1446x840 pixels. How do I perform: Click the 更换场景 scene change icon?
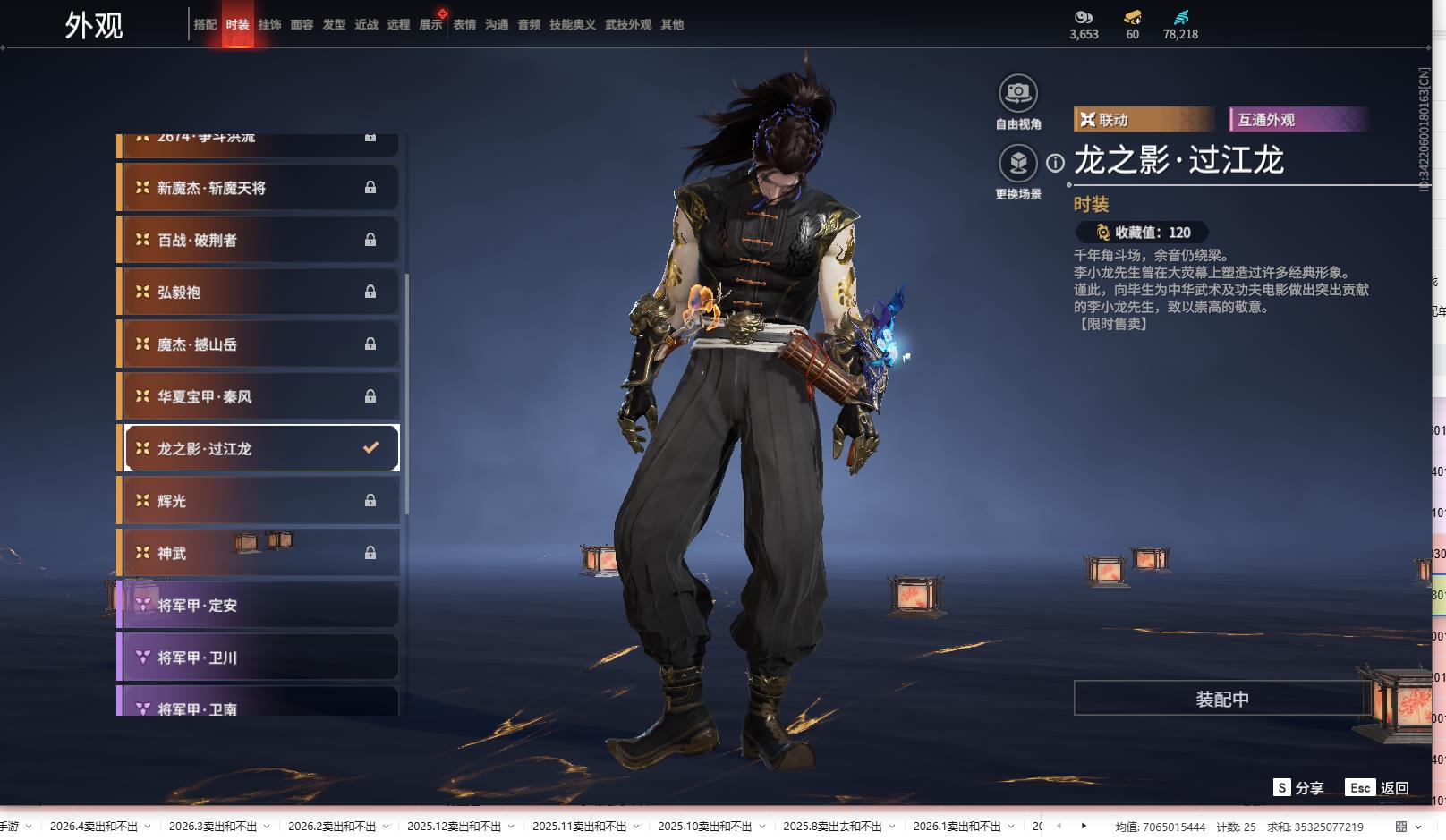[x=1017, y=163]
